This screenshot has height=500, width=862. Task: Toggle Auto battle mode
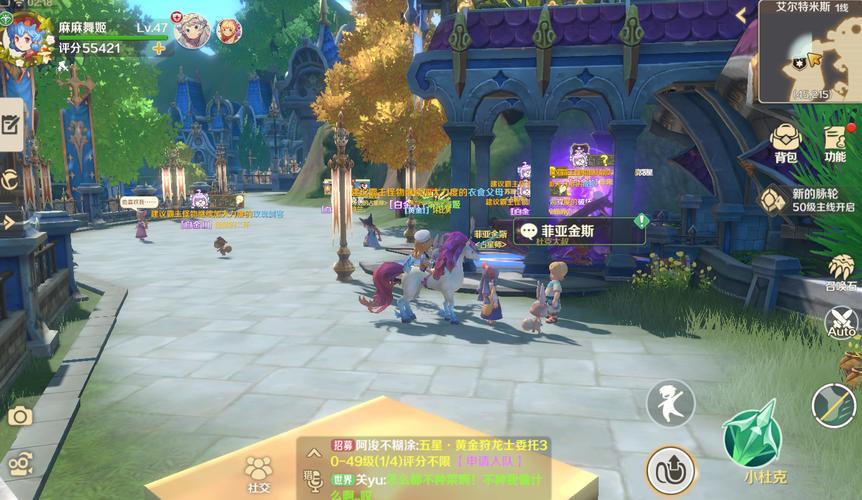[x=842, y=323]
